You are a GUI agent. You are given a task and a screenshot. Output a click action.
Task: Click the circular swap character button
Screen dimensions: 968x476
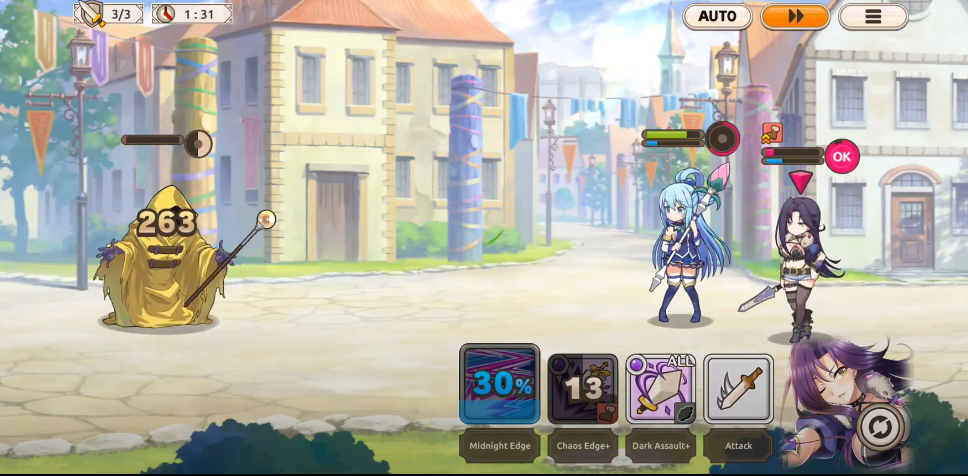tap(881, 427)
